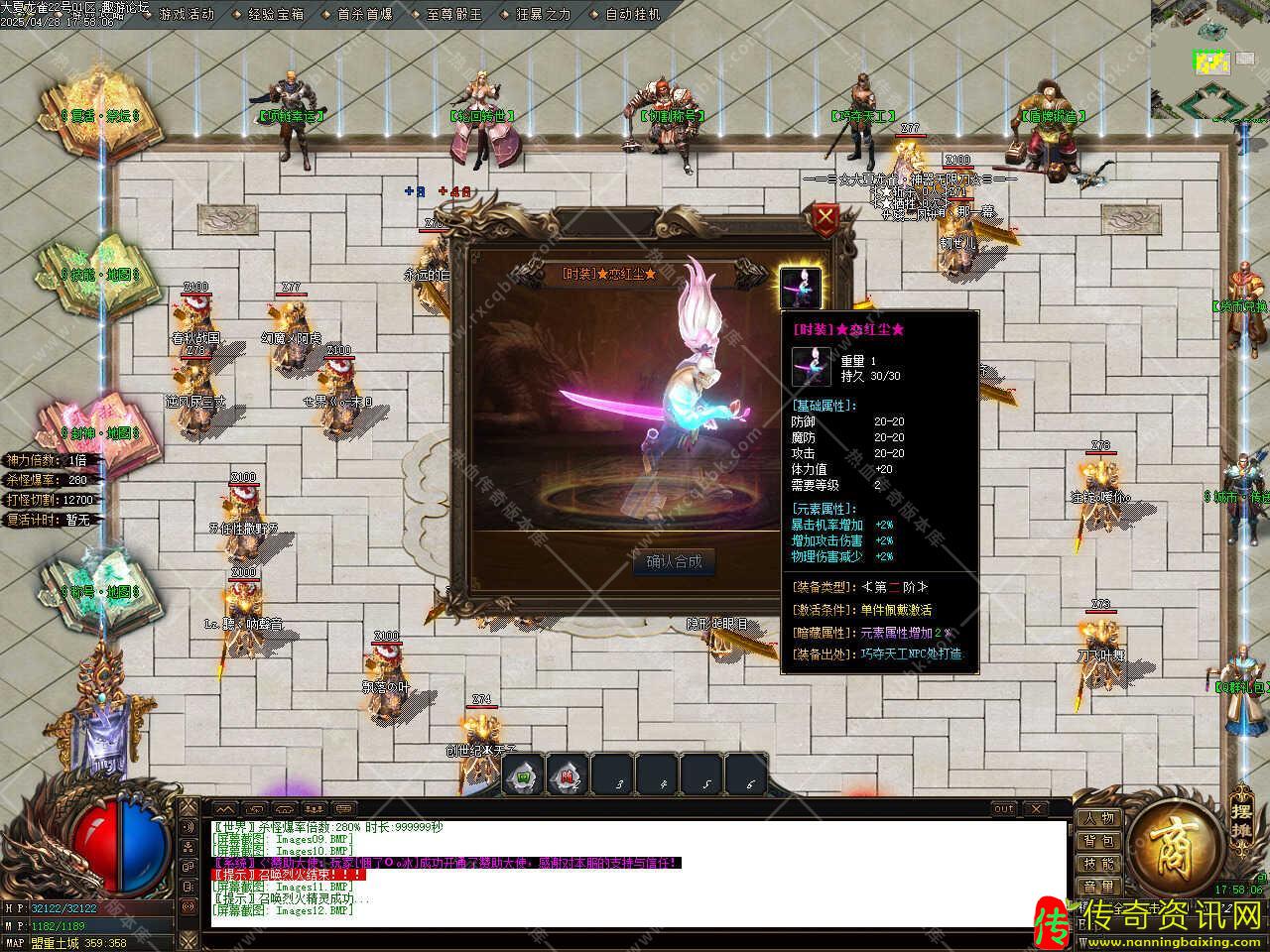Open the 复活·祭坛 glowing book shortcut
Image resolution: width=1270 pixels, height=952 pixels.
tap(97, 111)
